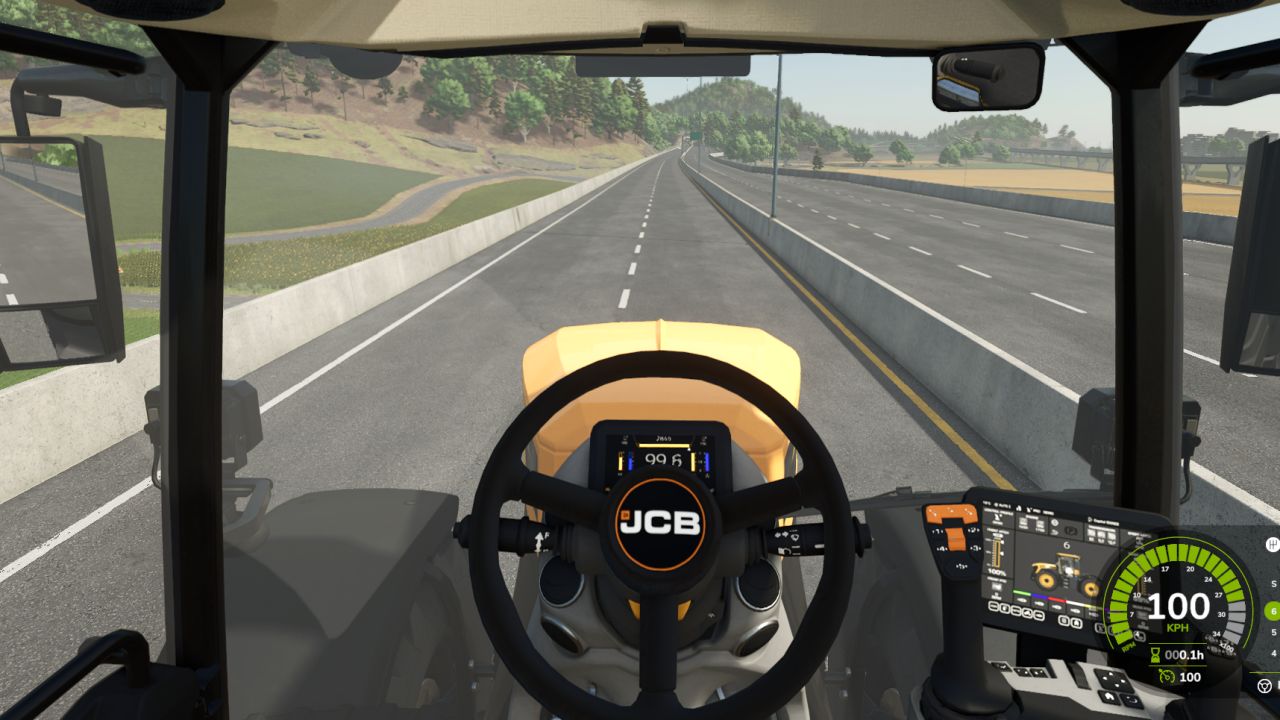Click the JCB logo on the steering wheel
This screenshot has height=720, width=1280.
point(660,523)
